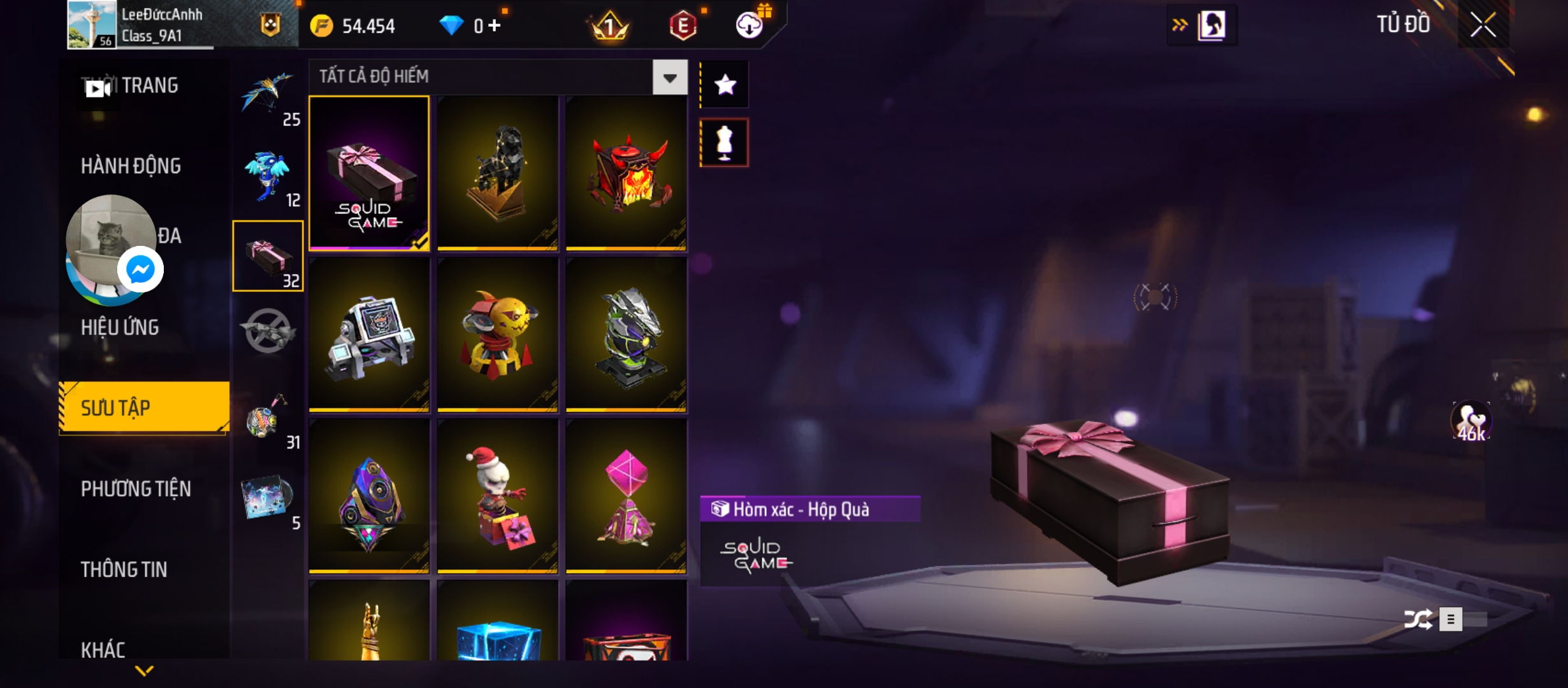
Task: Toggle the shuffle random skin button
Action: click(x=1418, y=619)
